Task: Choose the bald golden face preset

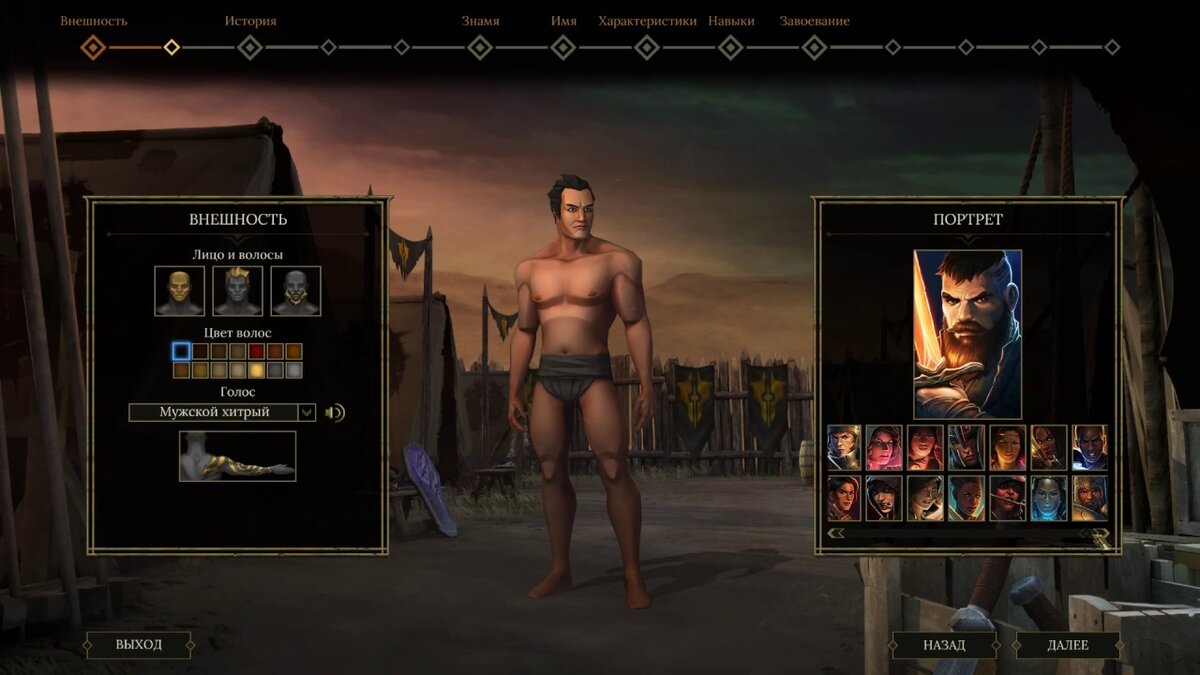Action: (x=180, y=291)
